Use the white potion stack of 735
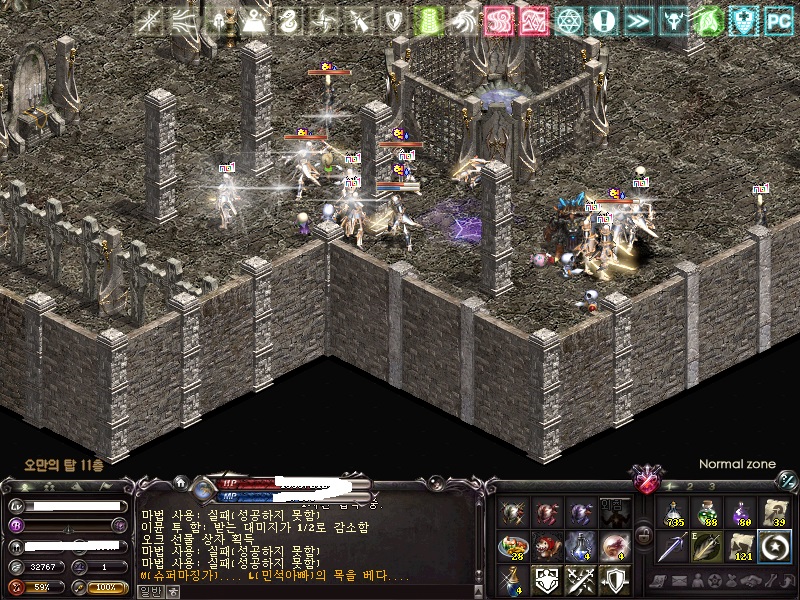Viewport: 800px width, 600px height. tap(674, 513)
